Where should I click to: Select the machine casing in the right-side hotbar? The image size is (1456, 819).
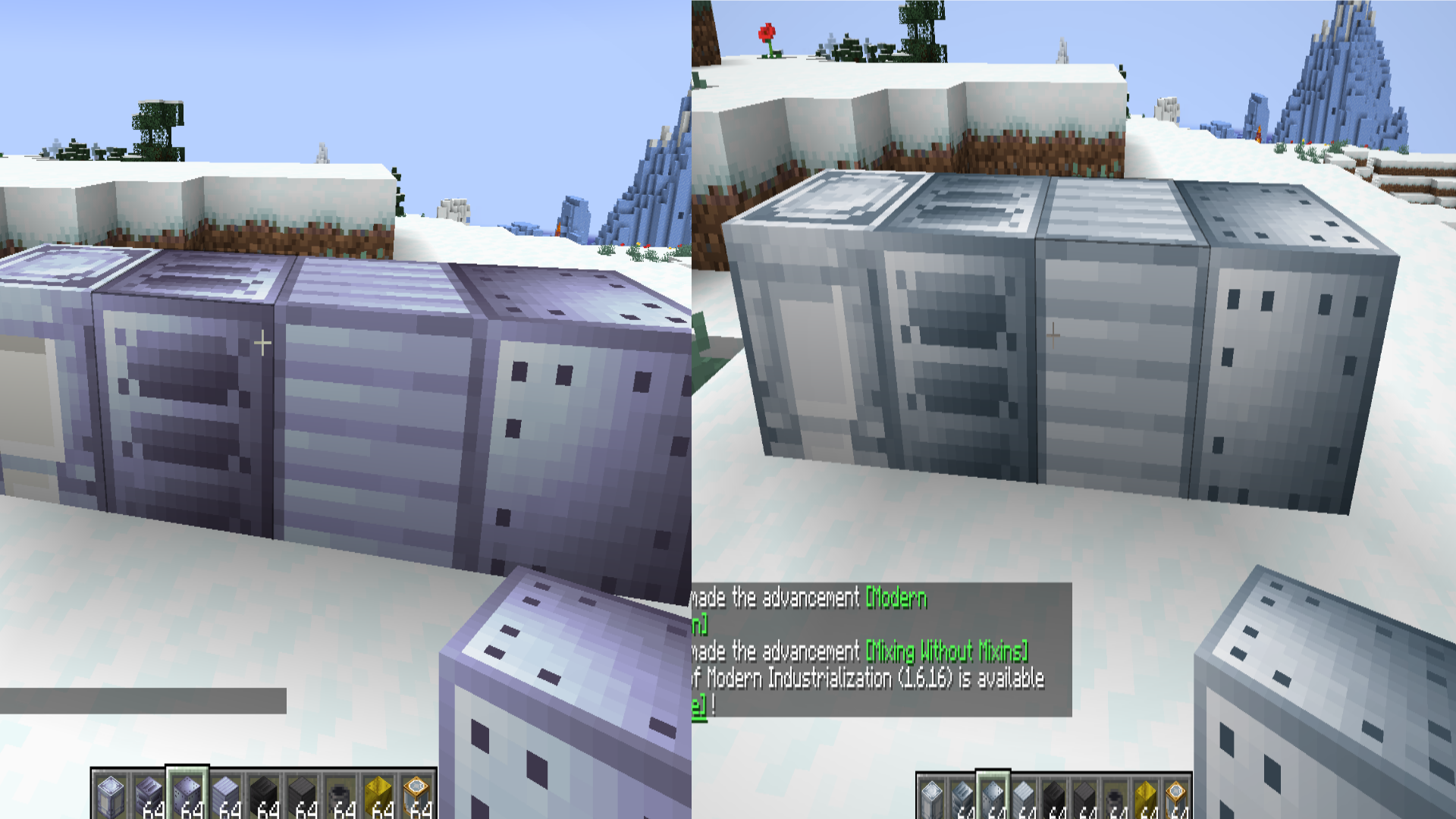pos(933,795)
